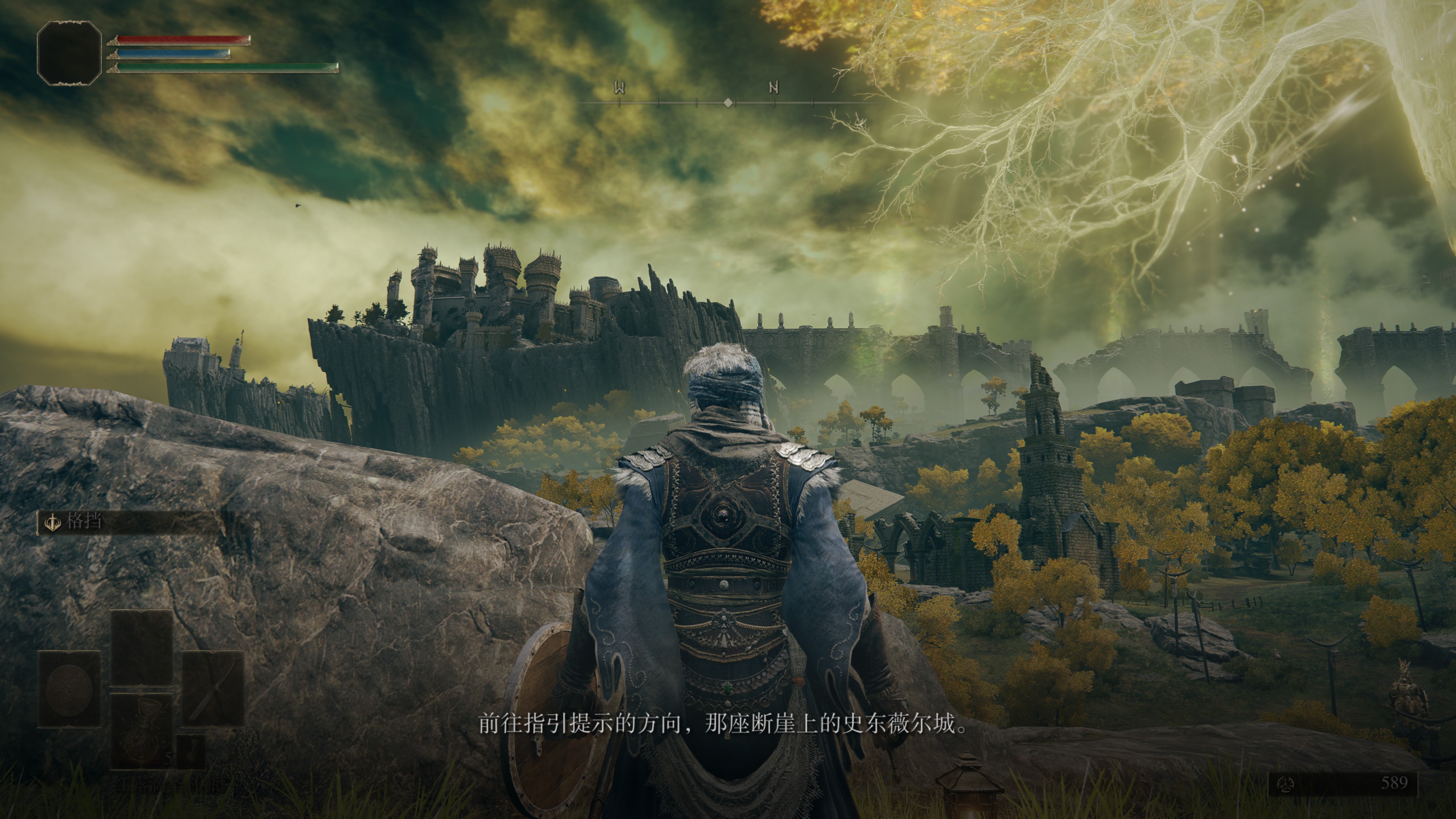Select the round wooden shield slot
Screen dimensions: 1456x819
(x=69, y=689)
